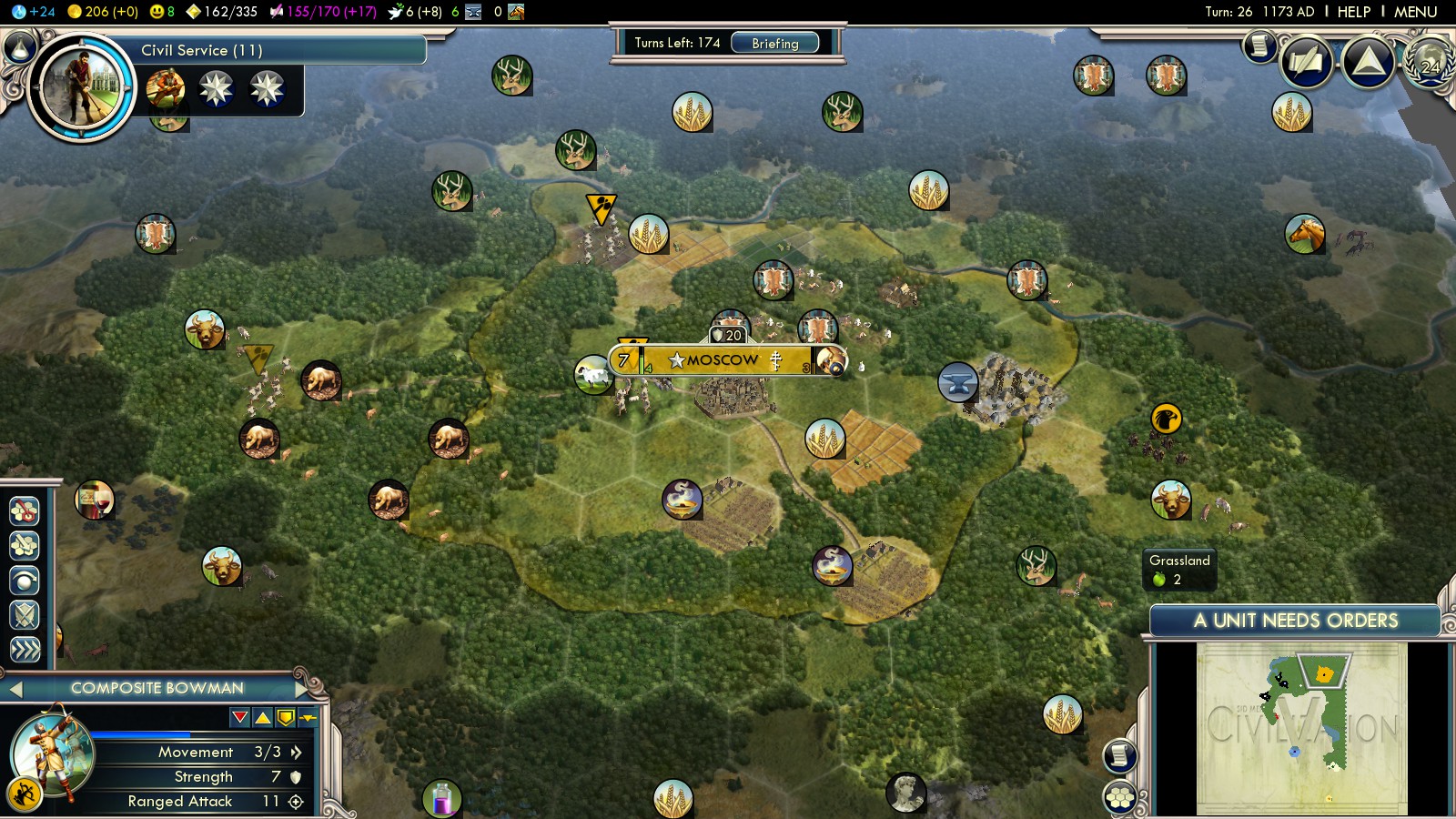1456x819 pixels.
Task: Open the scroll-and-quill advisors icon
Action: 1307,62
